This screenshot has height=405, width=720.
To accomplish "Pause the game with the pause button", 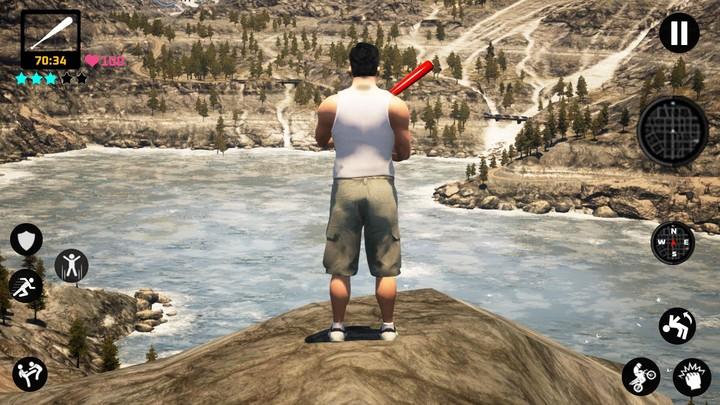I will tap(679, 33).
